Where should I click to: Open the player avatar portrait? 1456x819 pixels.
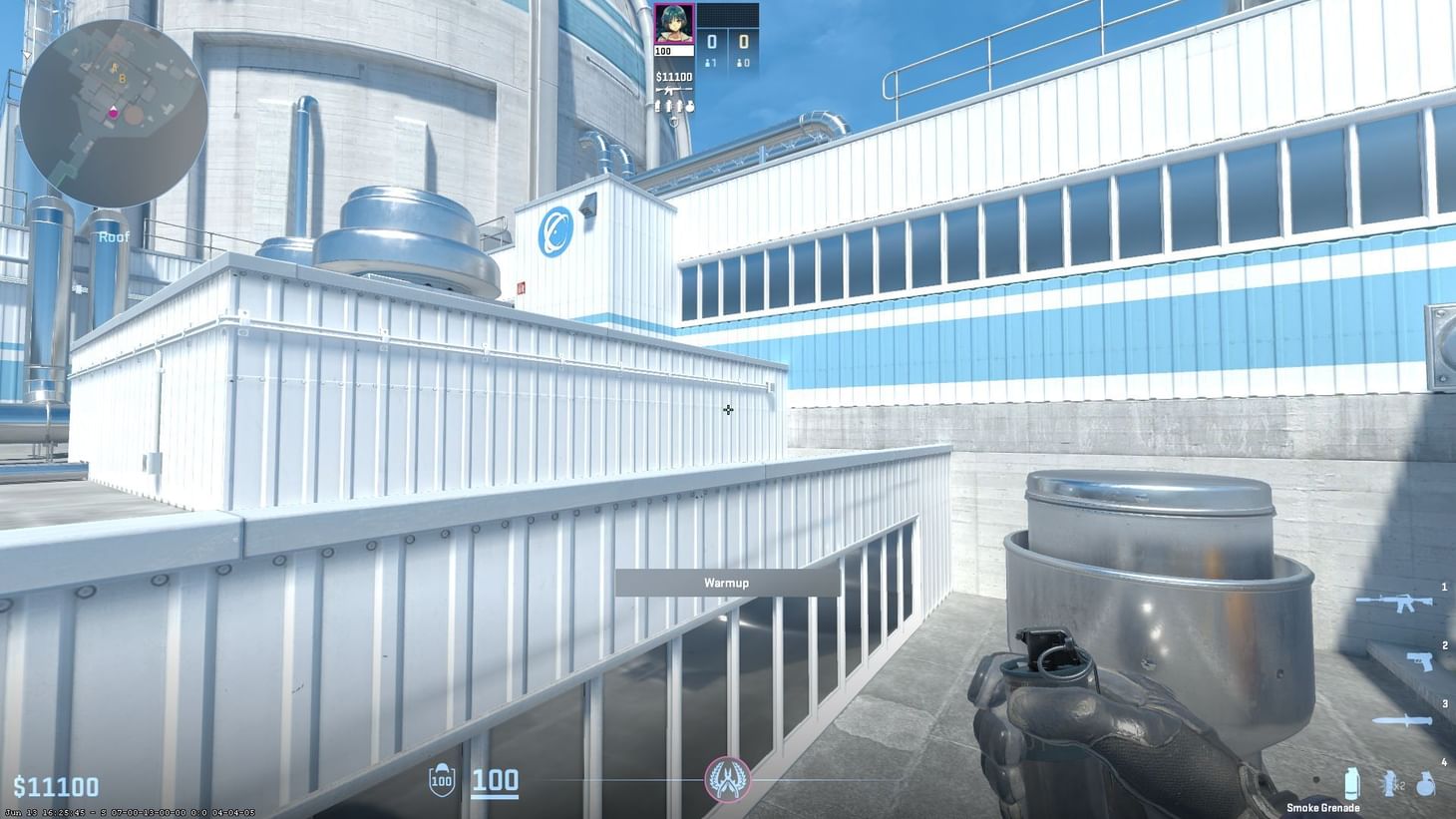(x=675, y=24)
